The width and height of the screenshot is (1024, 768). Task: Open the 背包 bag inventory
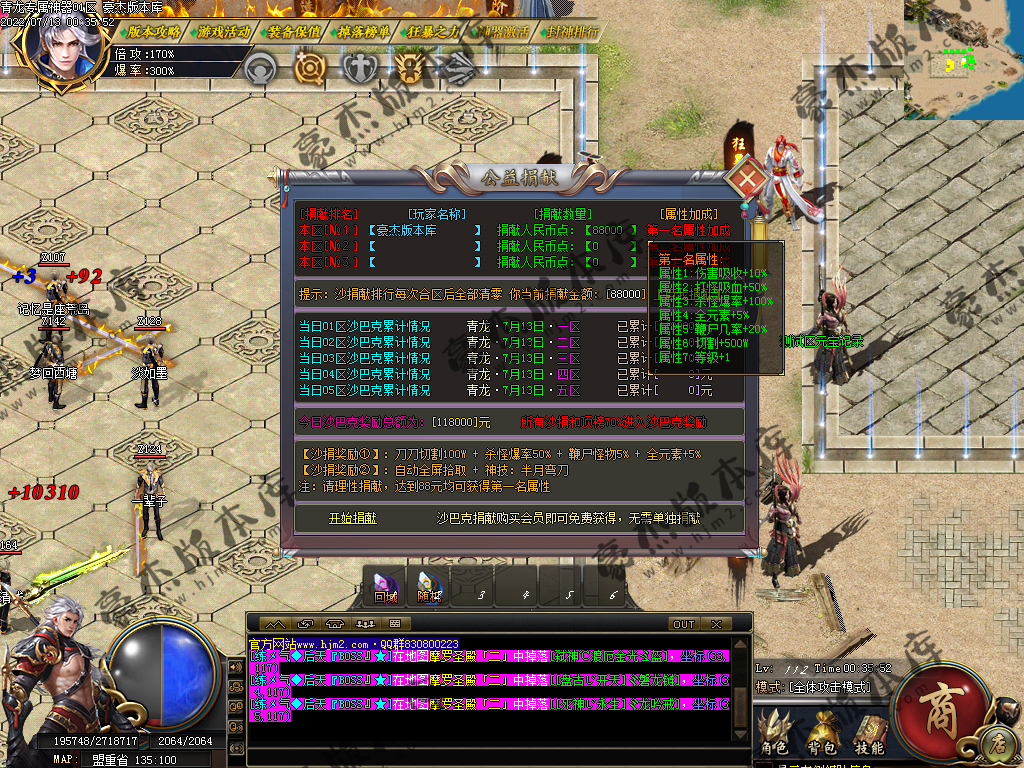click(823, 733)
